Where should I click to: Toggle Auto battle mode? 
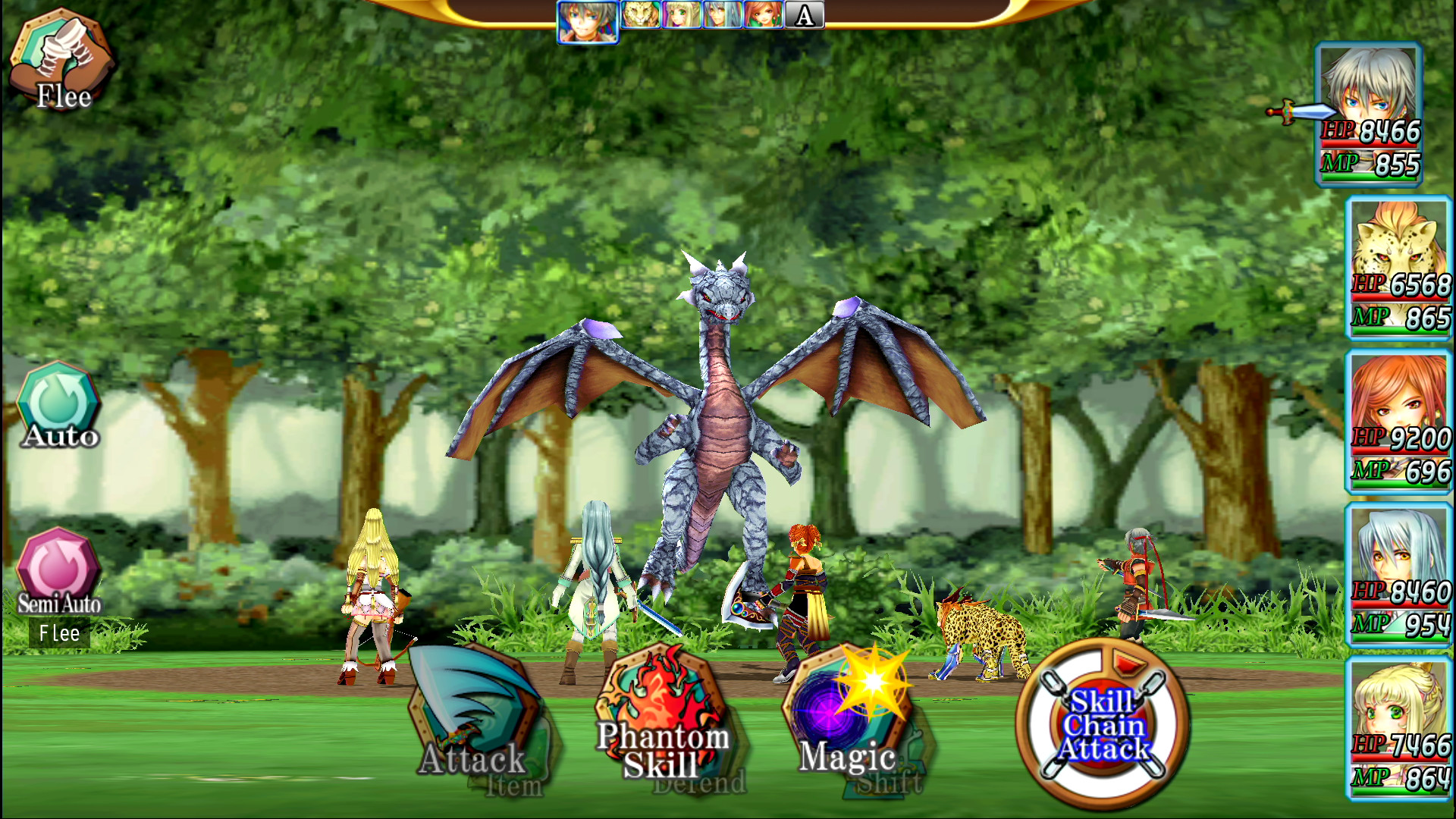58,402
